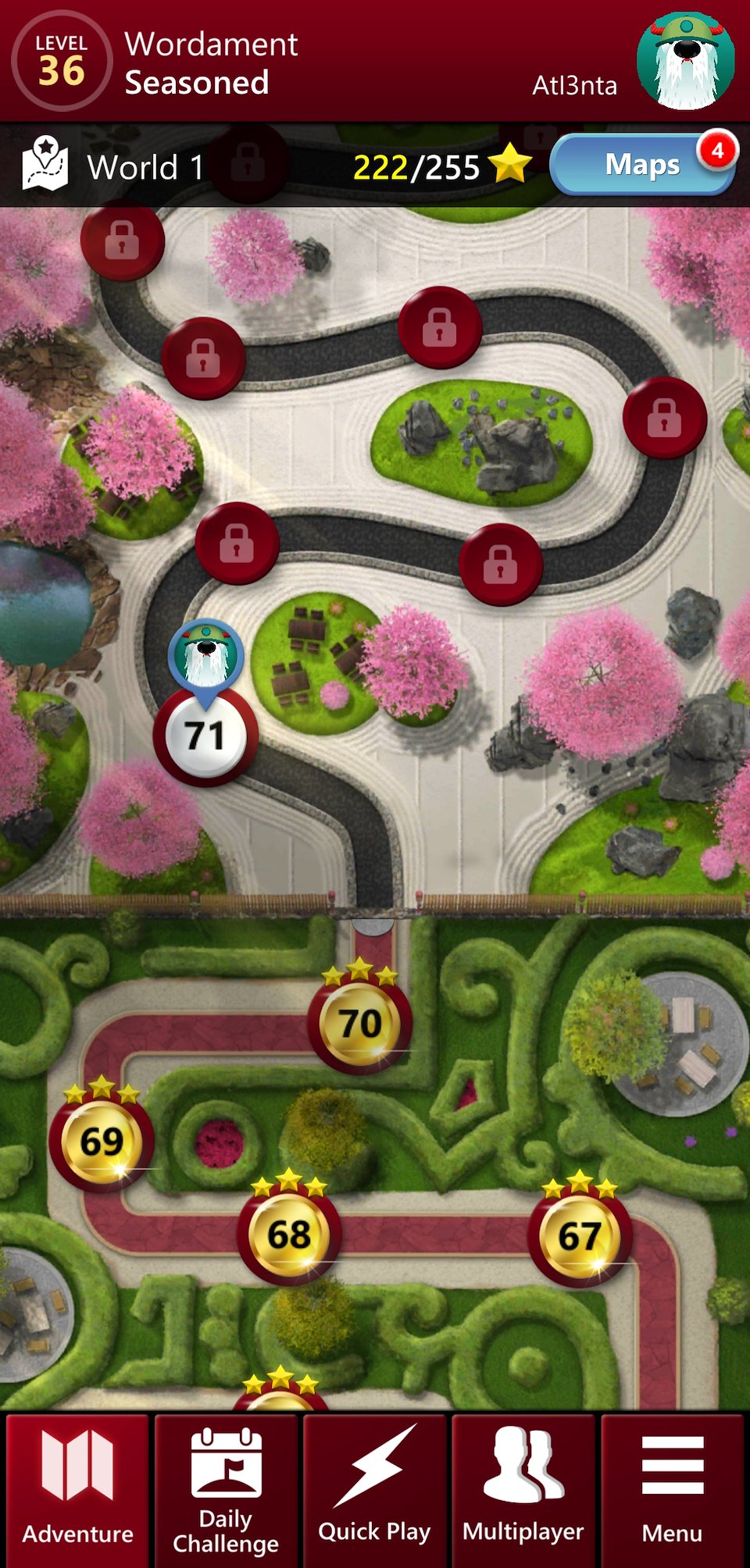Click the Level 36 rank badge
This screenshot has width=750, height=1568.
tap(61, 61)
